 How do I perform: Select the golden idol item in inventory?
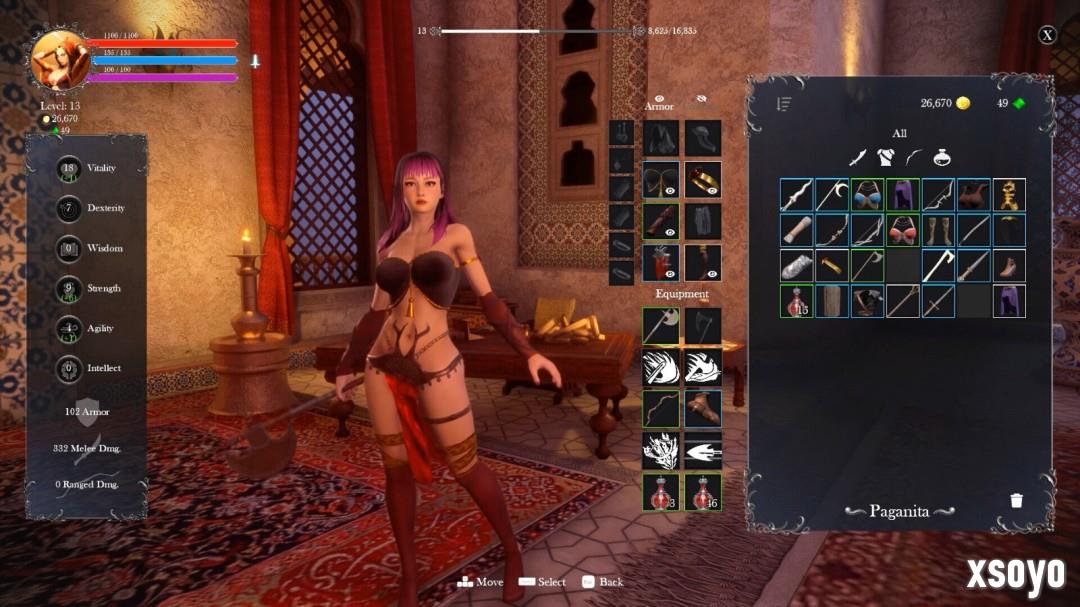click(1009, 195)
